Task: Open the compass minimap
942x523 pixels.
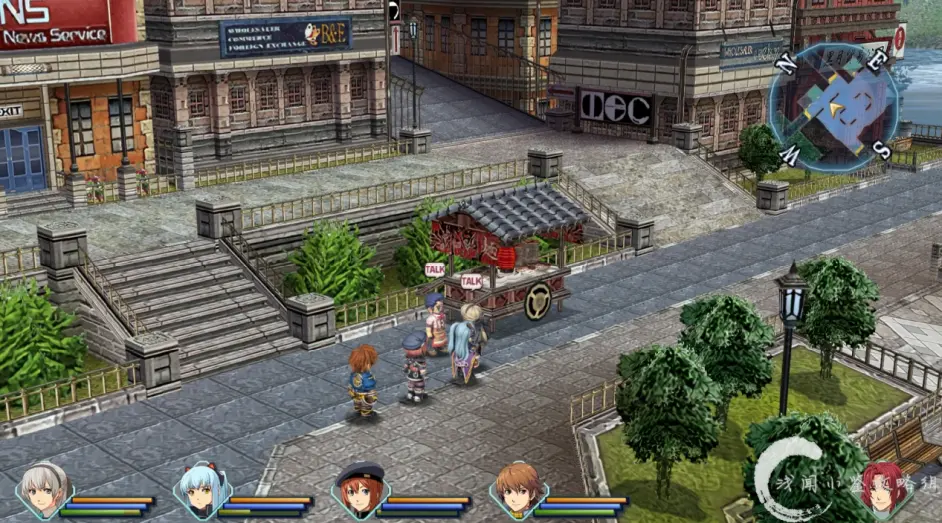Action: (x=833, y=103)
